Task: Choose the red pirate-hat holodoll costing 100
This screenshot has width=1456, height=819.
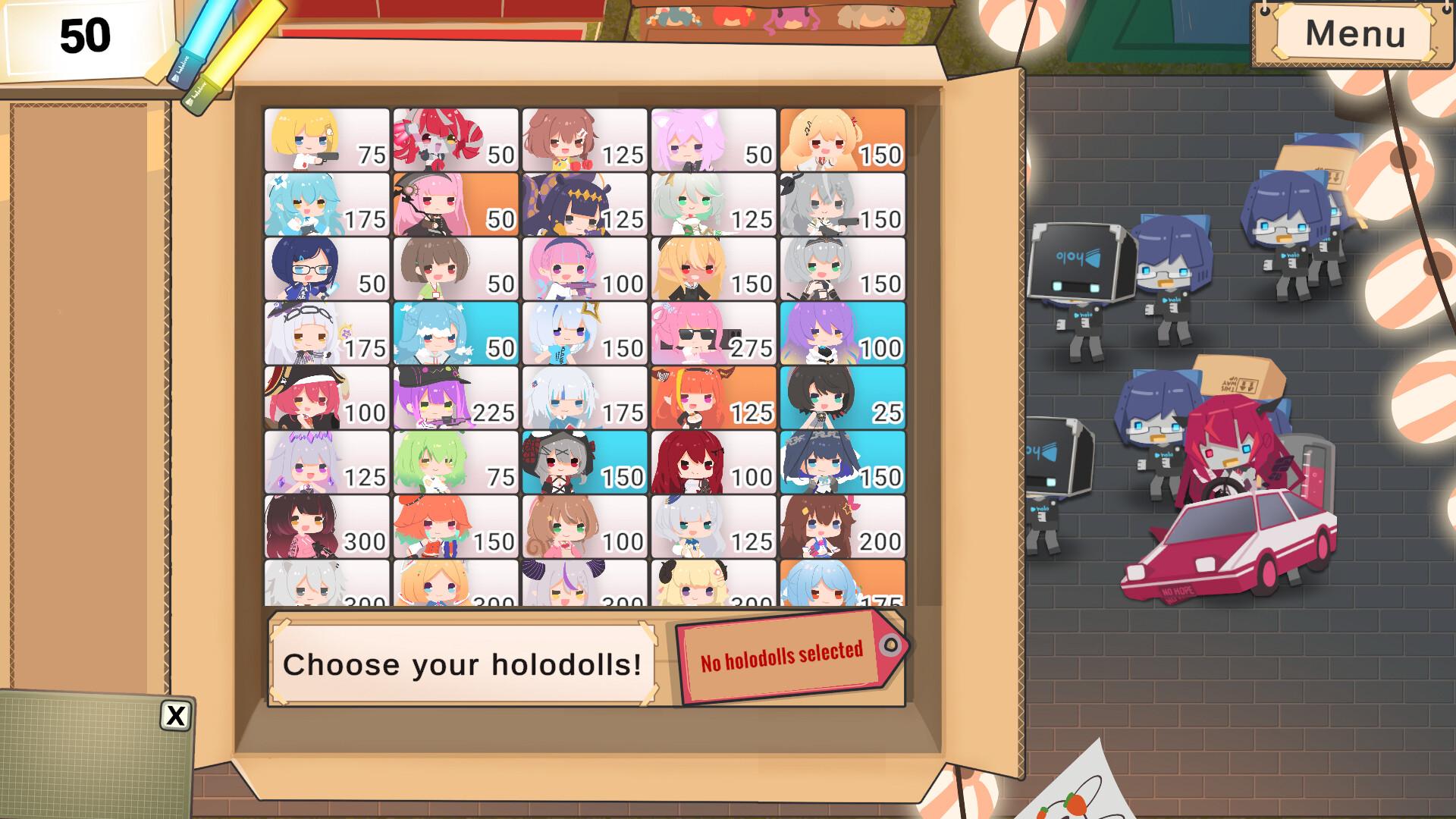Action: pos(326,398)
